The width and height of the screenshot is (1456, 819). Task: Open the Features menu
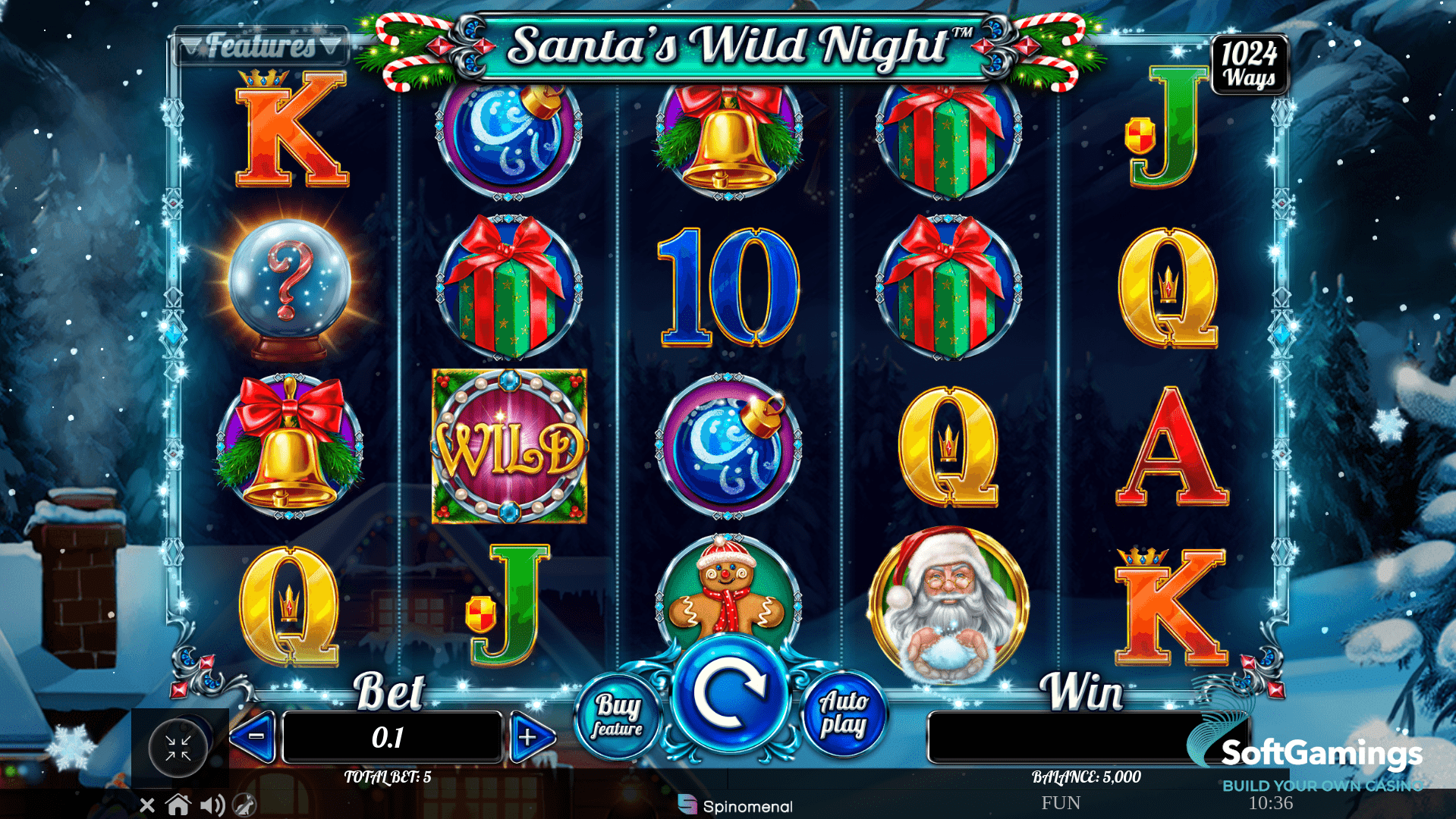point(262,44)
